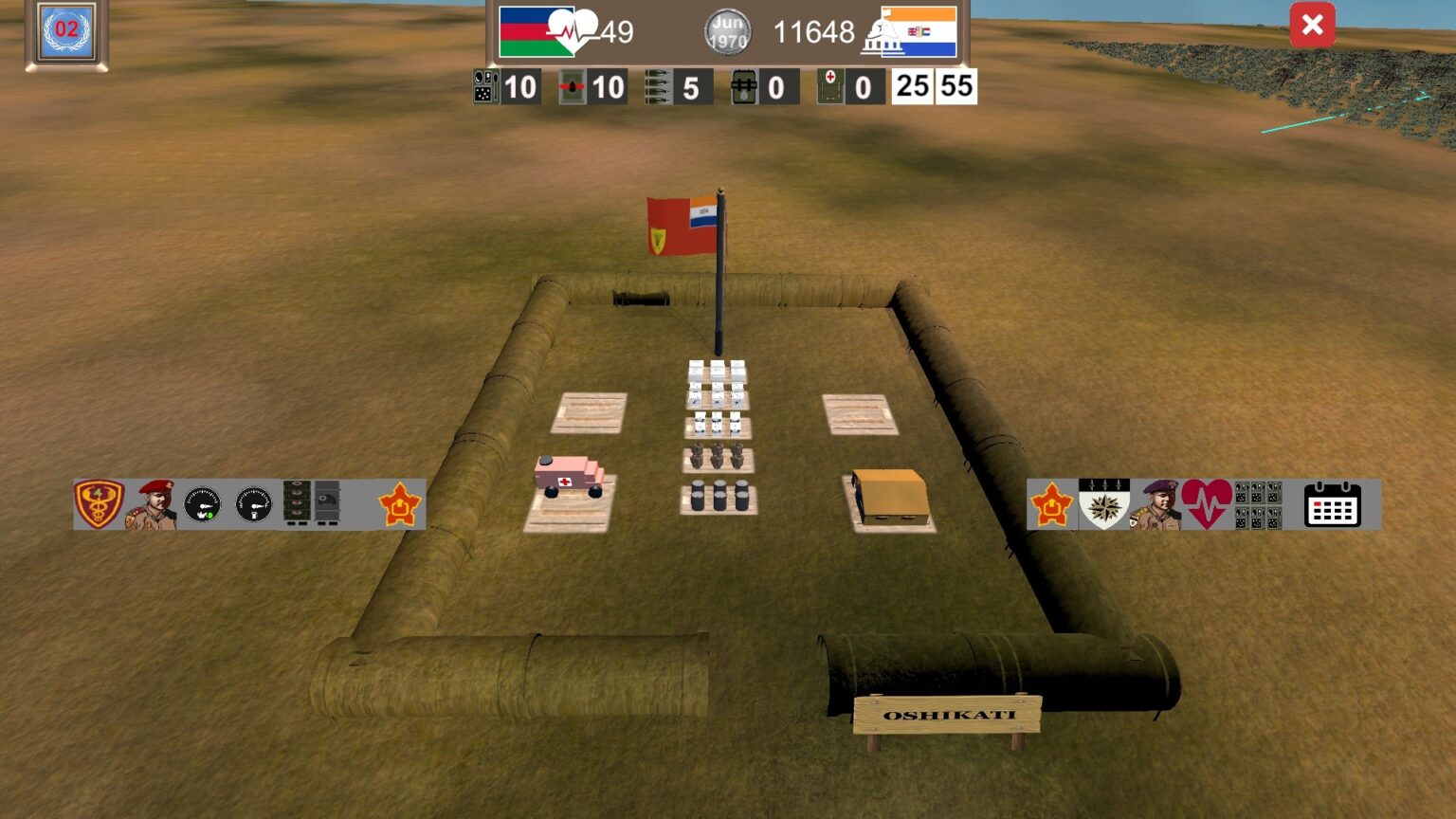Click the health value reading 49

[618, 29]
